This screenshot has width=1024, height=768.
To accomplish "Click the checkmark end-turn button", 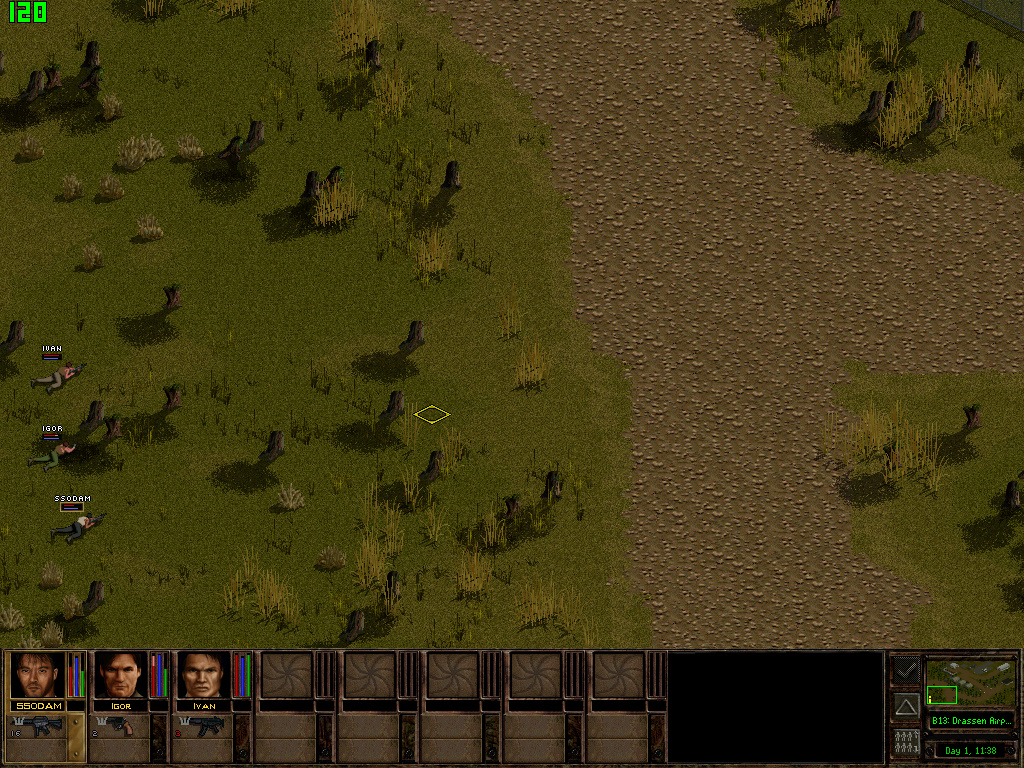I will [906, 669].
